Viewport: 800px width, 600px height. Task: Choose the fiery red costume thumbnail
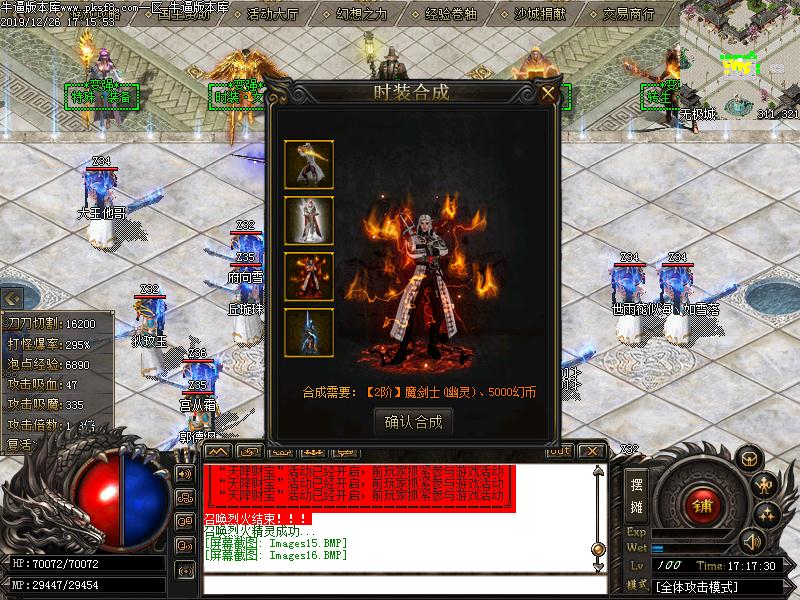point(309,277)
